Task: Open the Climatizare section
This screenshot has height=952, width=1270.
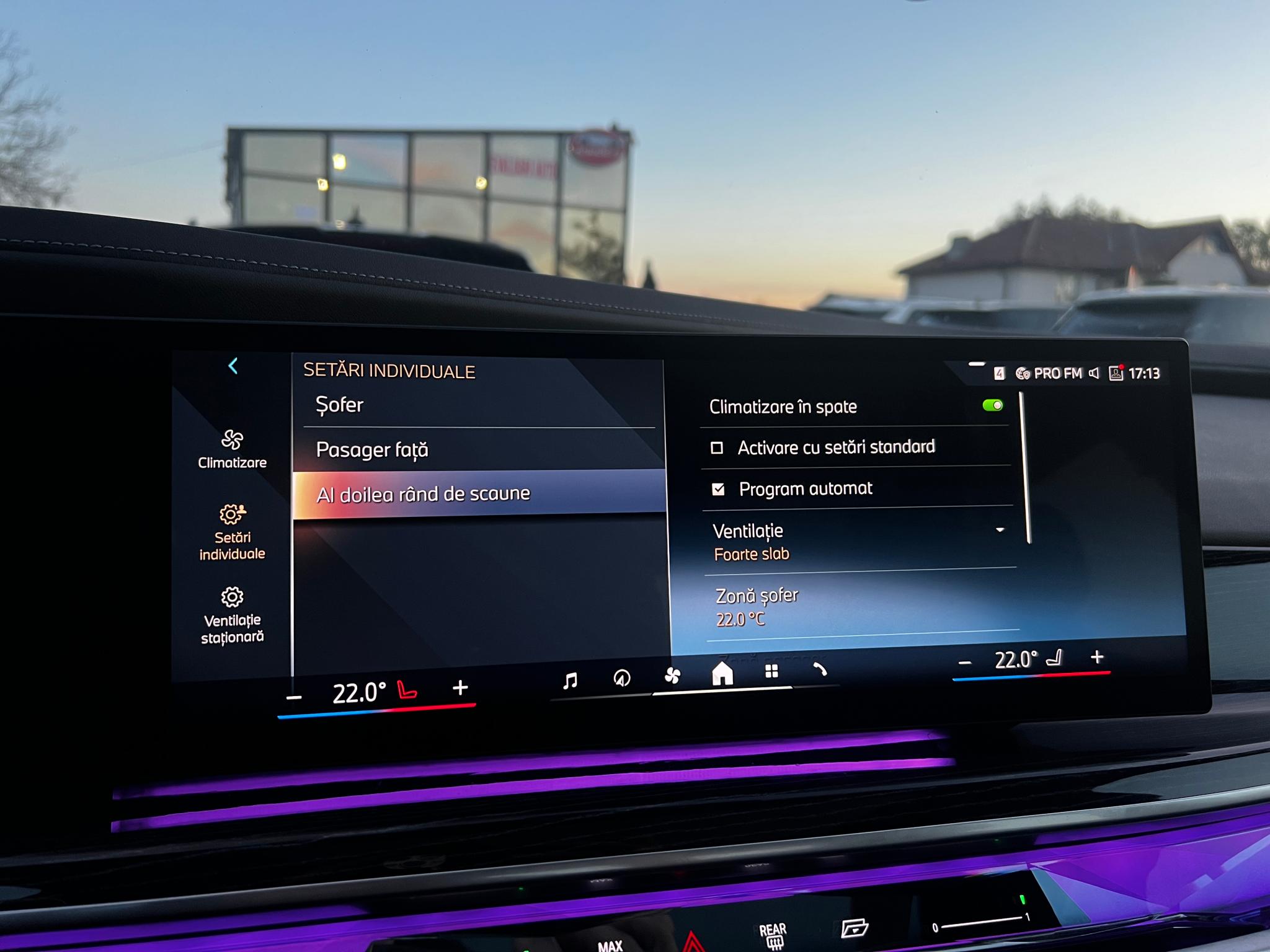Action: tap(233, 449)
